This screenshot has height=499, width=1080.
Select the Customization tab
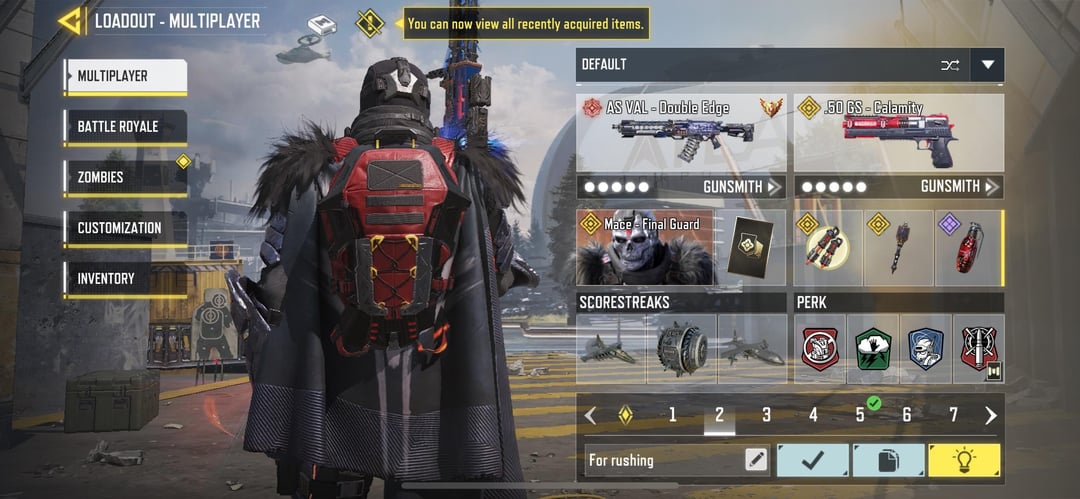pyautogui.click(x=125, y=228)
